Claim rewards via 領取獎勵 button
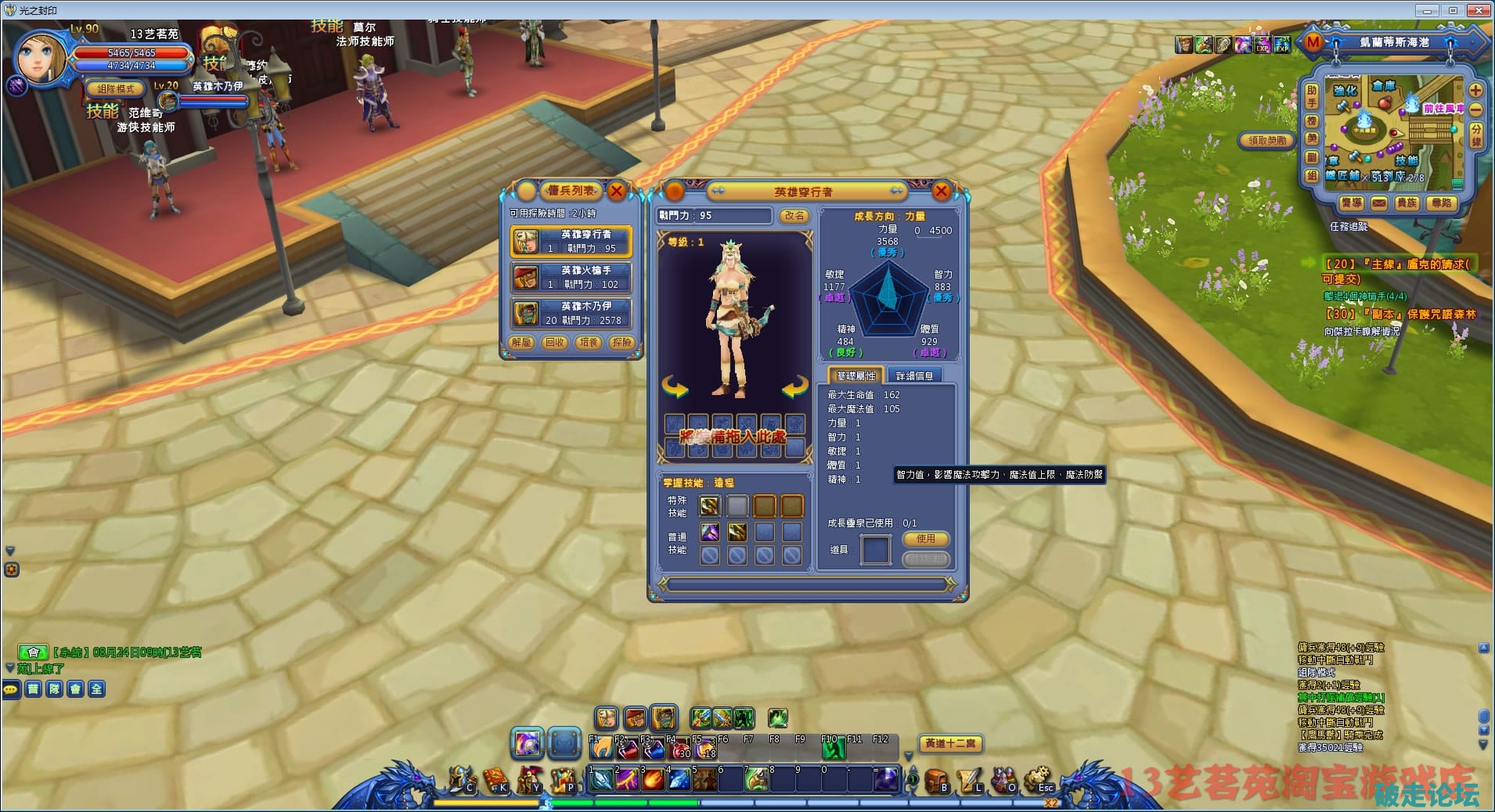This screenshot has height=812, width=1495. [x=1267, y=141]
